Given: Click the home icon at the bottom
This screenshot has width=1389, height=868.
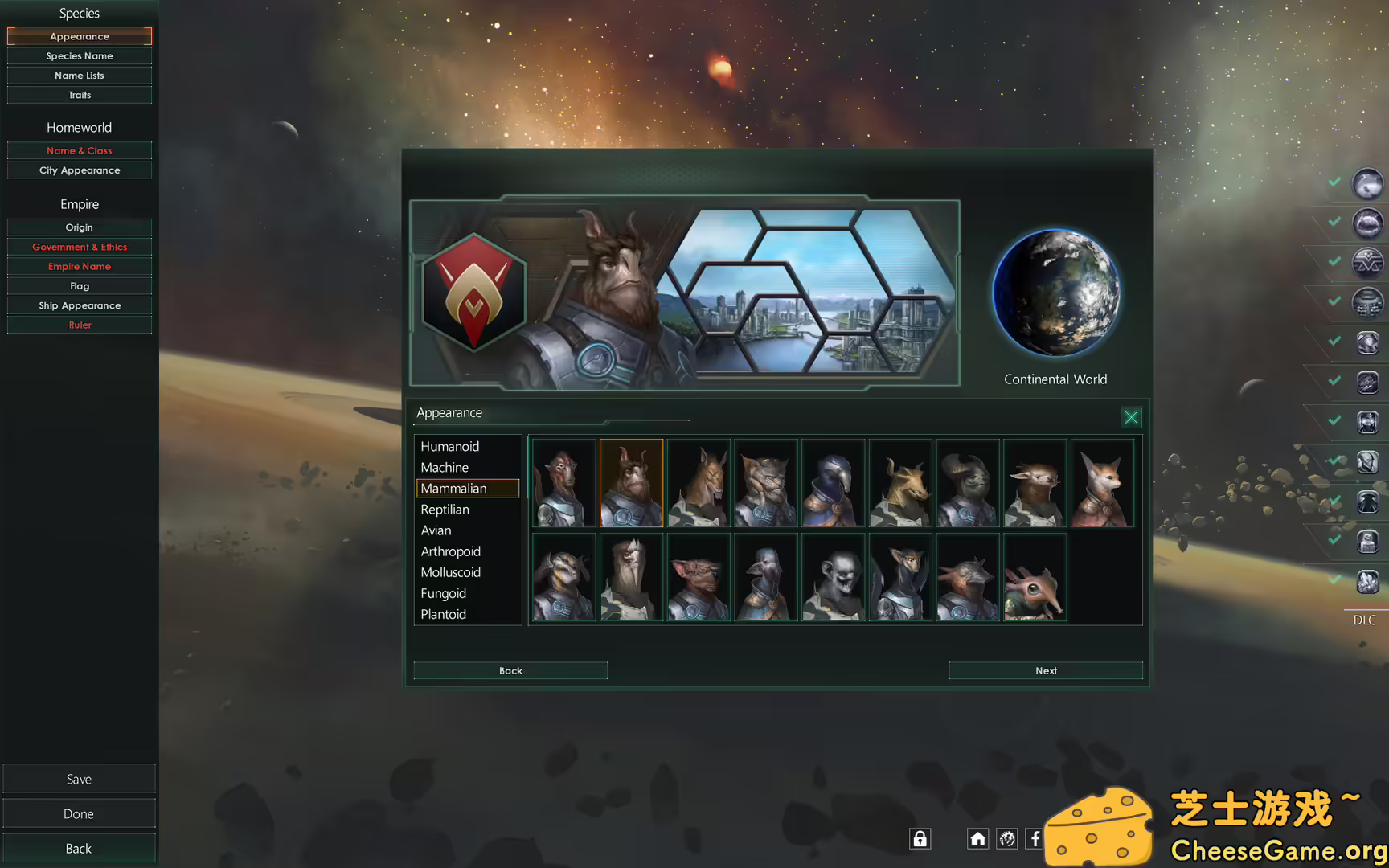Looking at the screenshot, I should pos(977,838).
